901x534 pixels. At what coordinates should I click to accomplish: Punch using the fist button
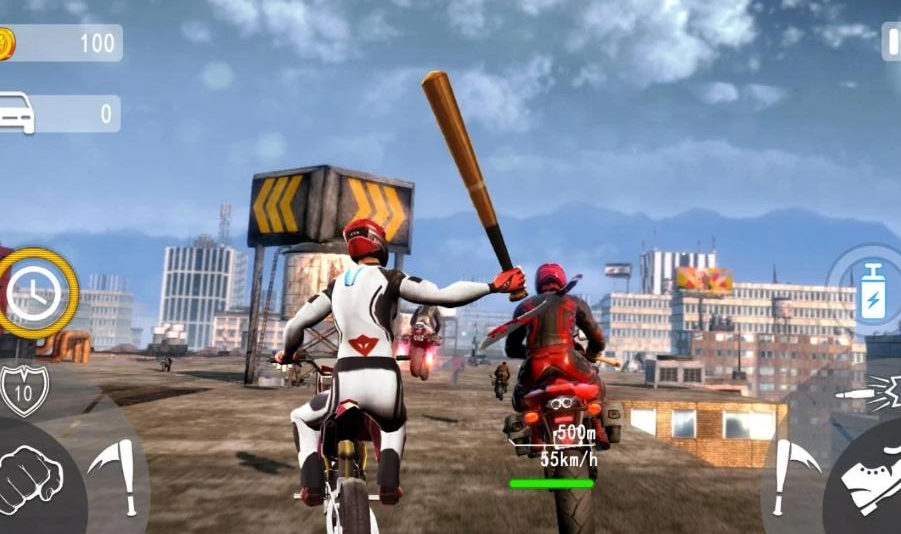coord(30,478)
